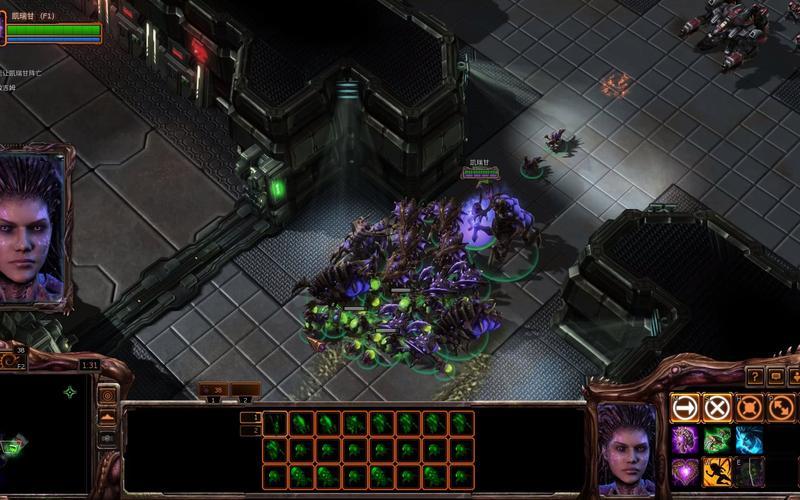Toggle the minimap ping signal button
Screen dimensions: 800x500
point(106,394)
